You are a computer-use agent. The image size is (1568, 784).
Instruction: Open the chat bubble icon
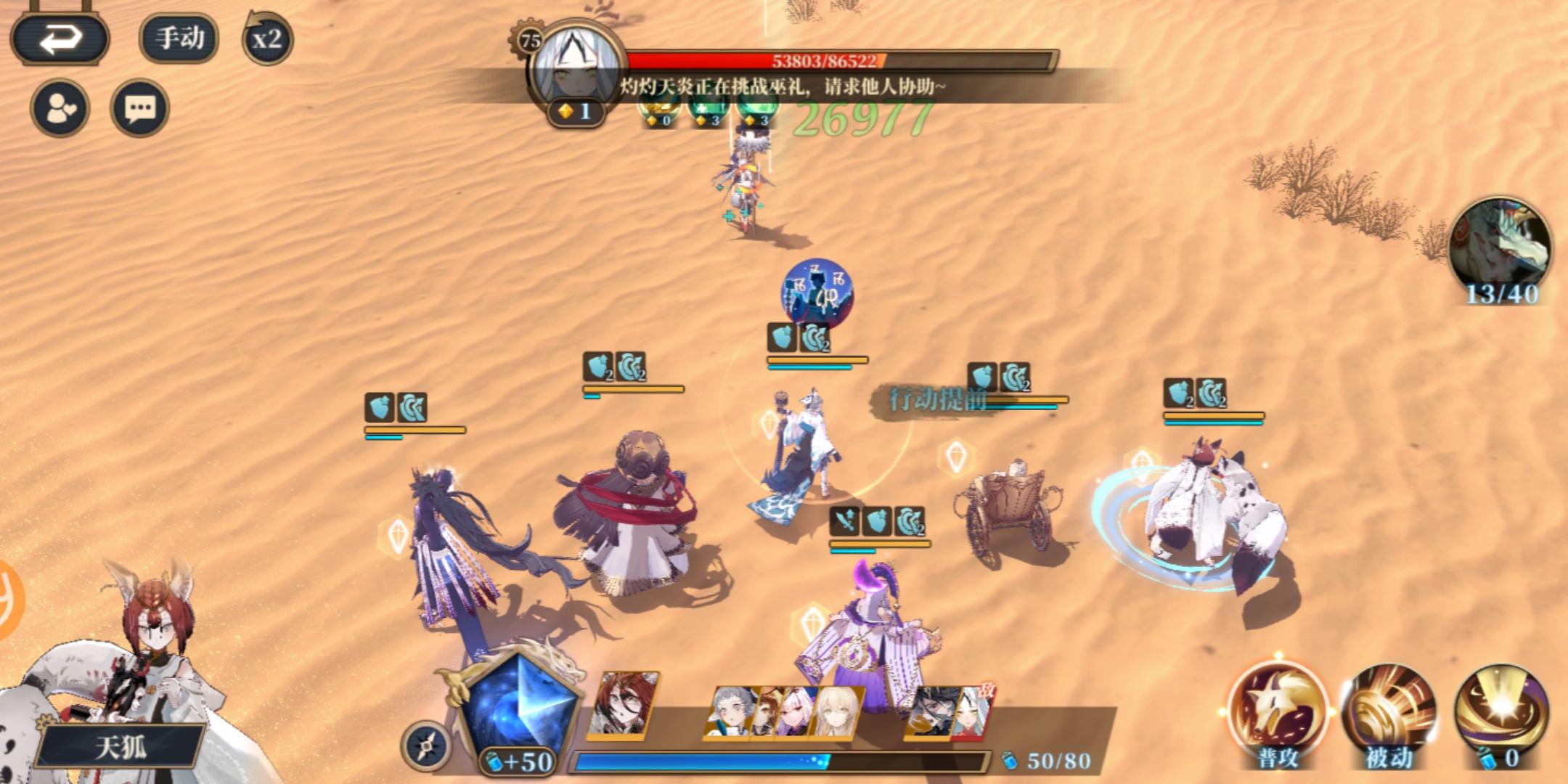click(x=142, y=107)
